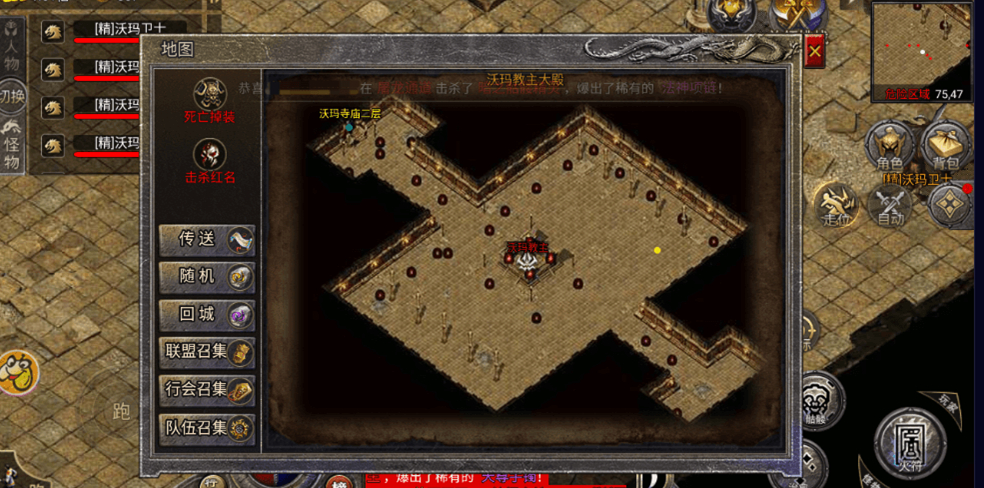Select the 队伍召集 team summon button
This screenshot has height=488, width=984.
(x=206, y=428)
